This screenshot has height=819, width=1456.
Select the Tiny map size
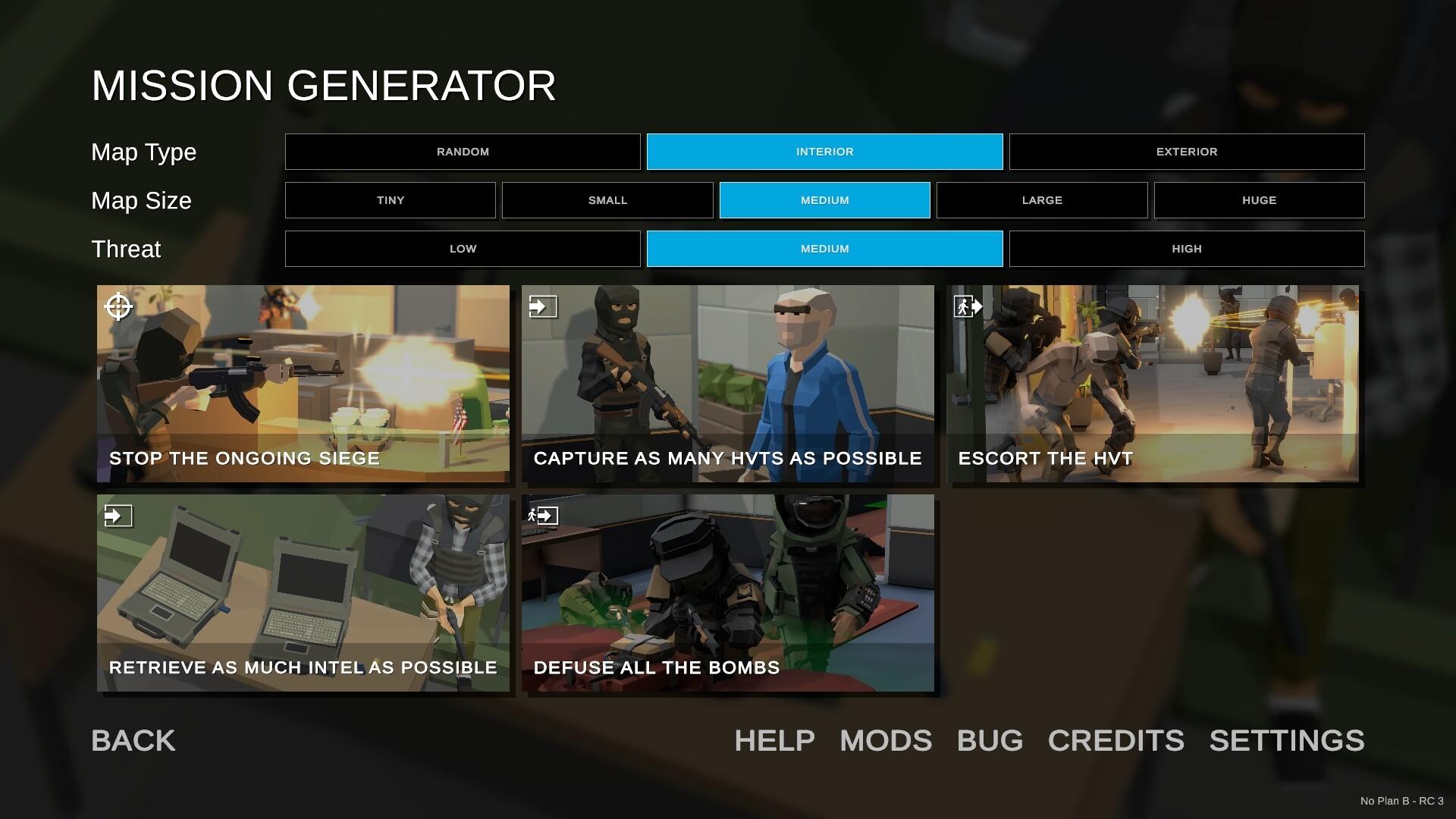pos(391,200)
